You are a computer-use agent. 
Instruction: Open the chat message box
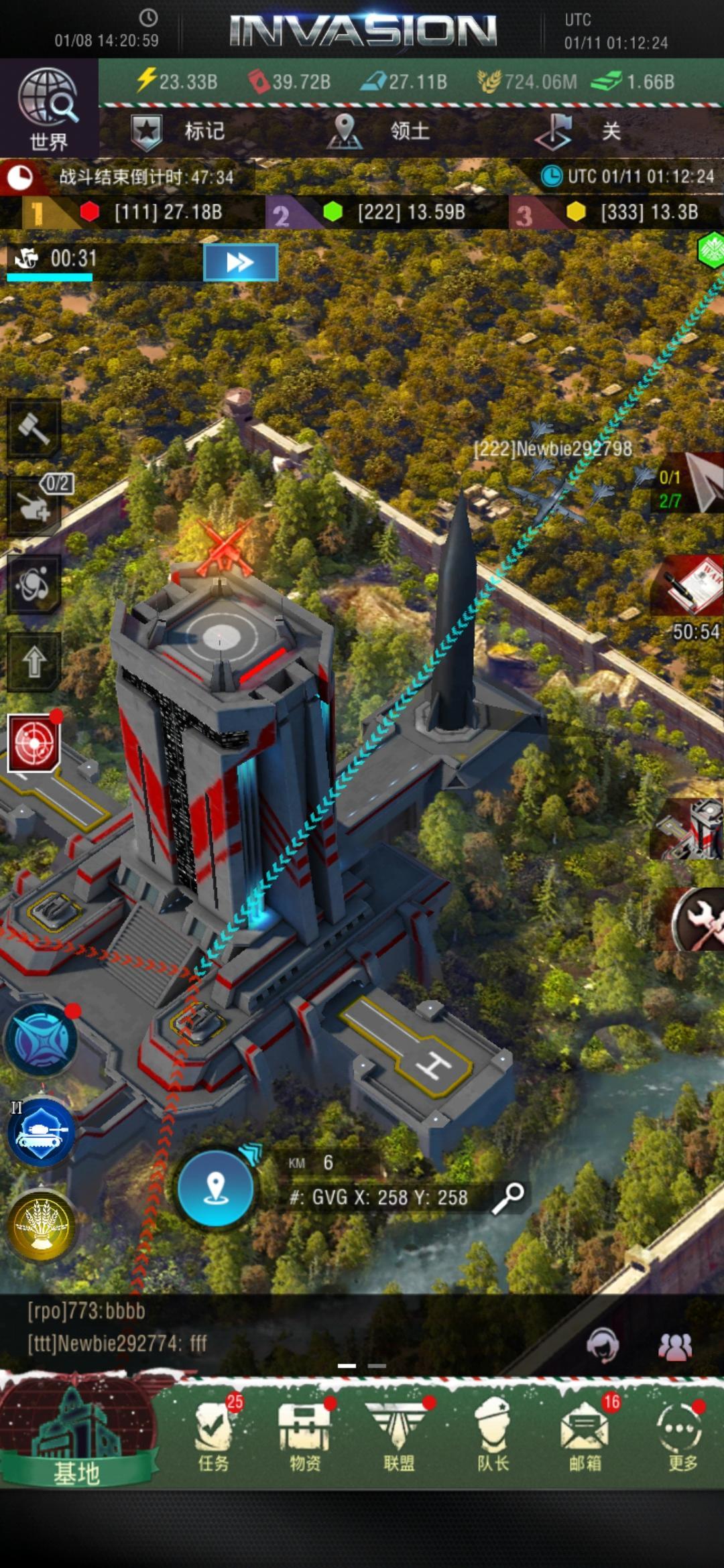point(268,1328)
